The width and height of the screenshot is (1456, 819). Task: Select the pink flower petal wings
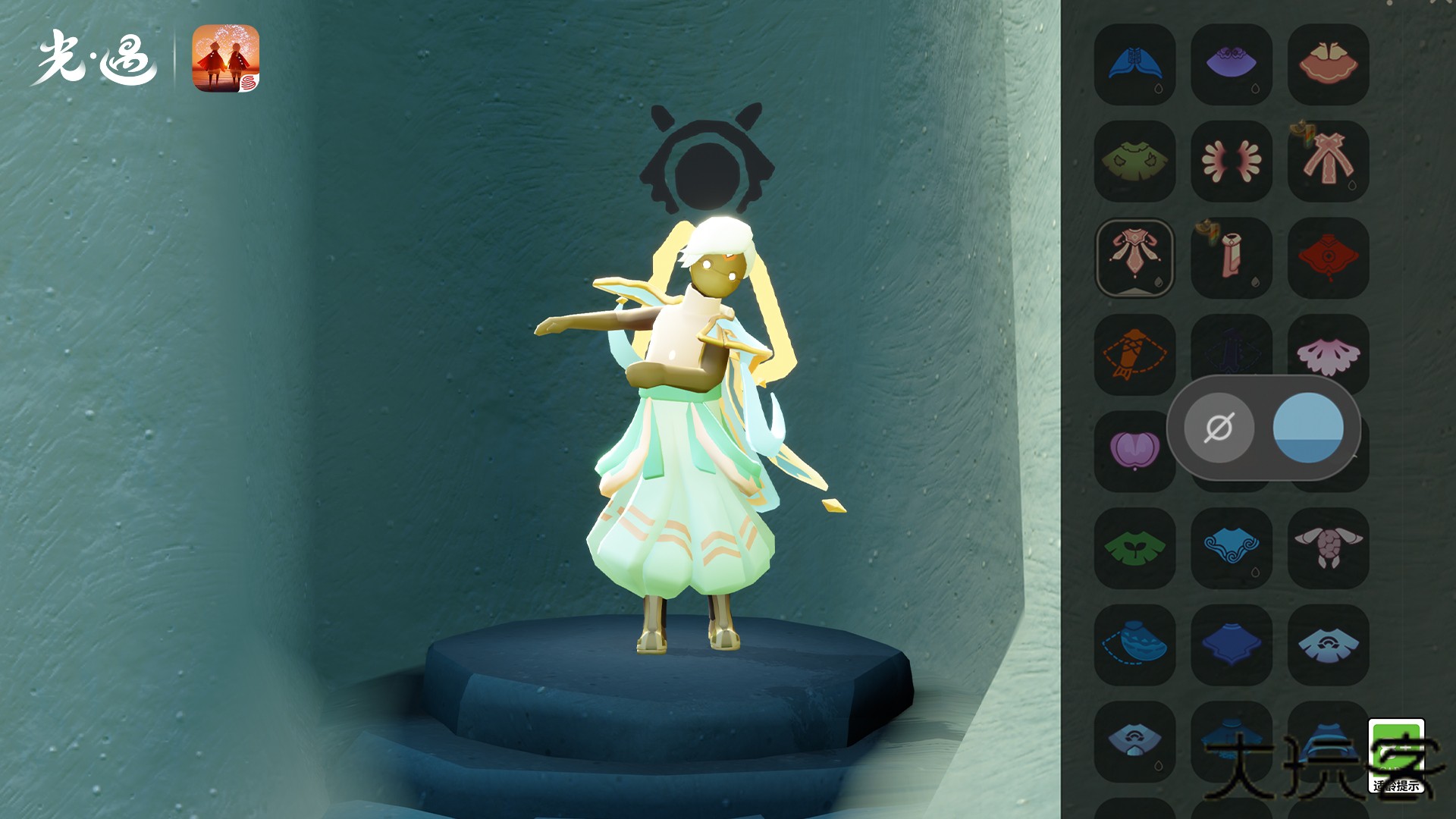click(1231, 161)
